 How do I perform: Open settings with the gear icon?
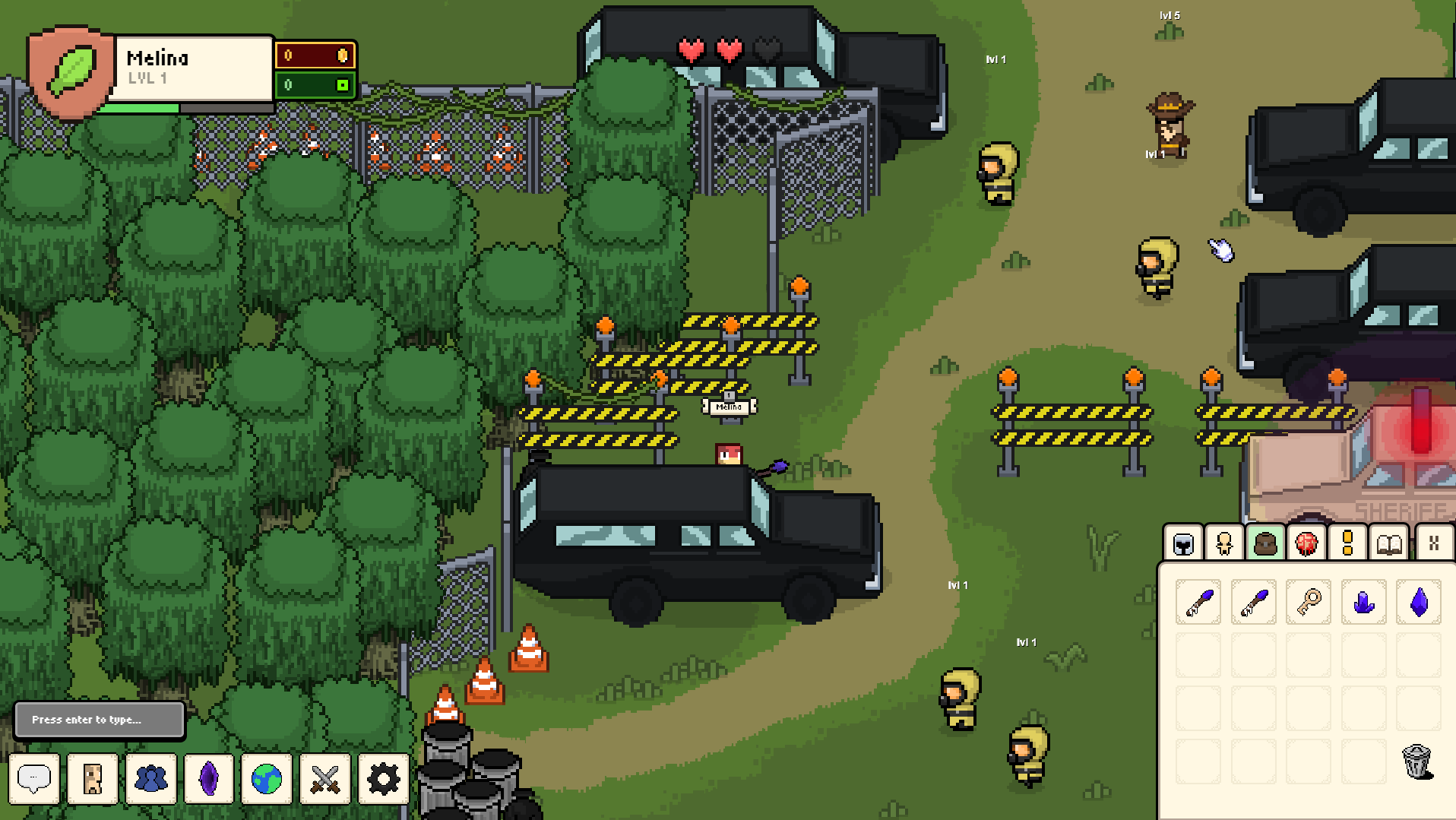coord(383,778)
